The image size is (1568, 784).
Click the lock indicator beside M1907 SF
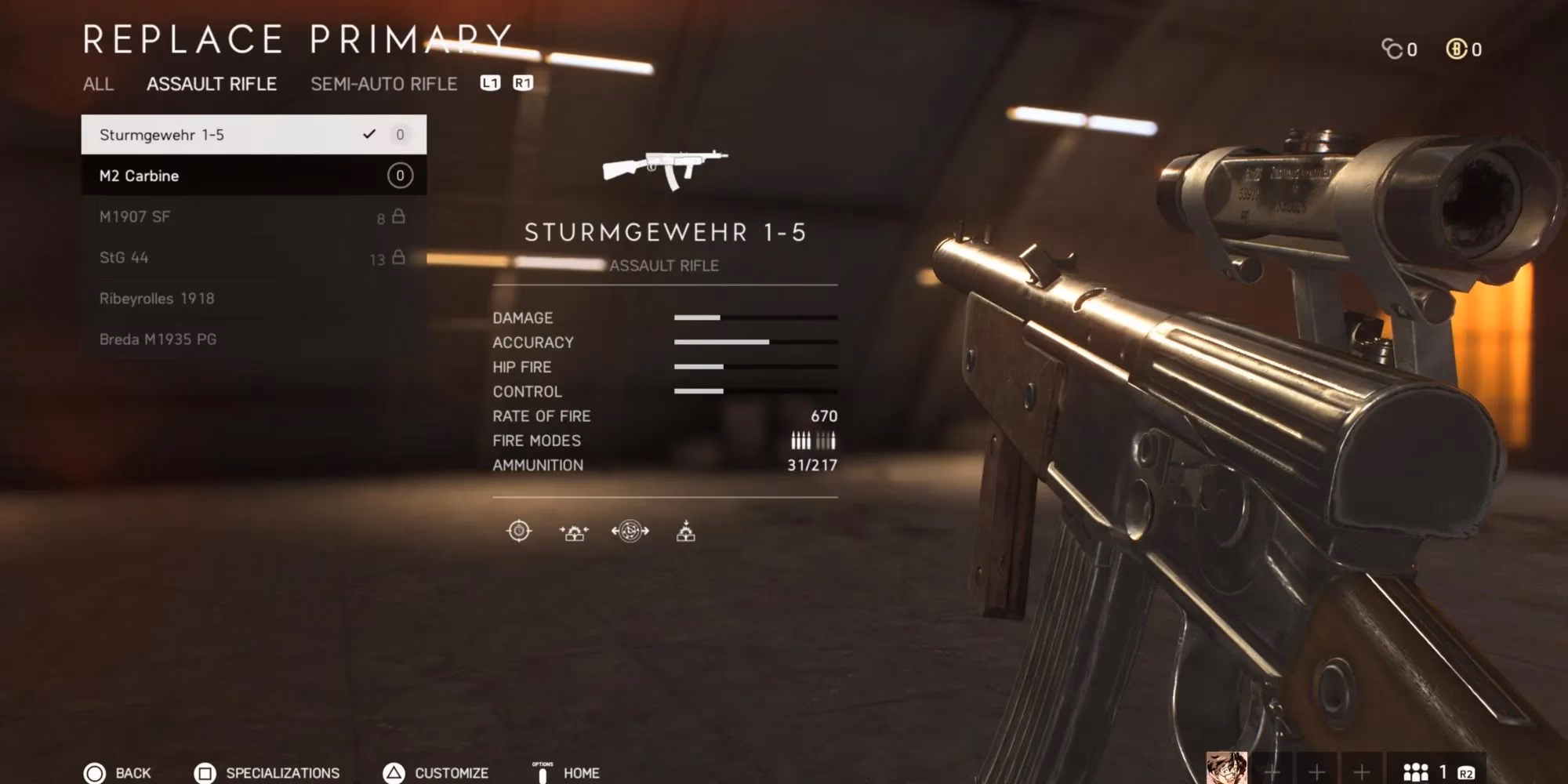399,216
